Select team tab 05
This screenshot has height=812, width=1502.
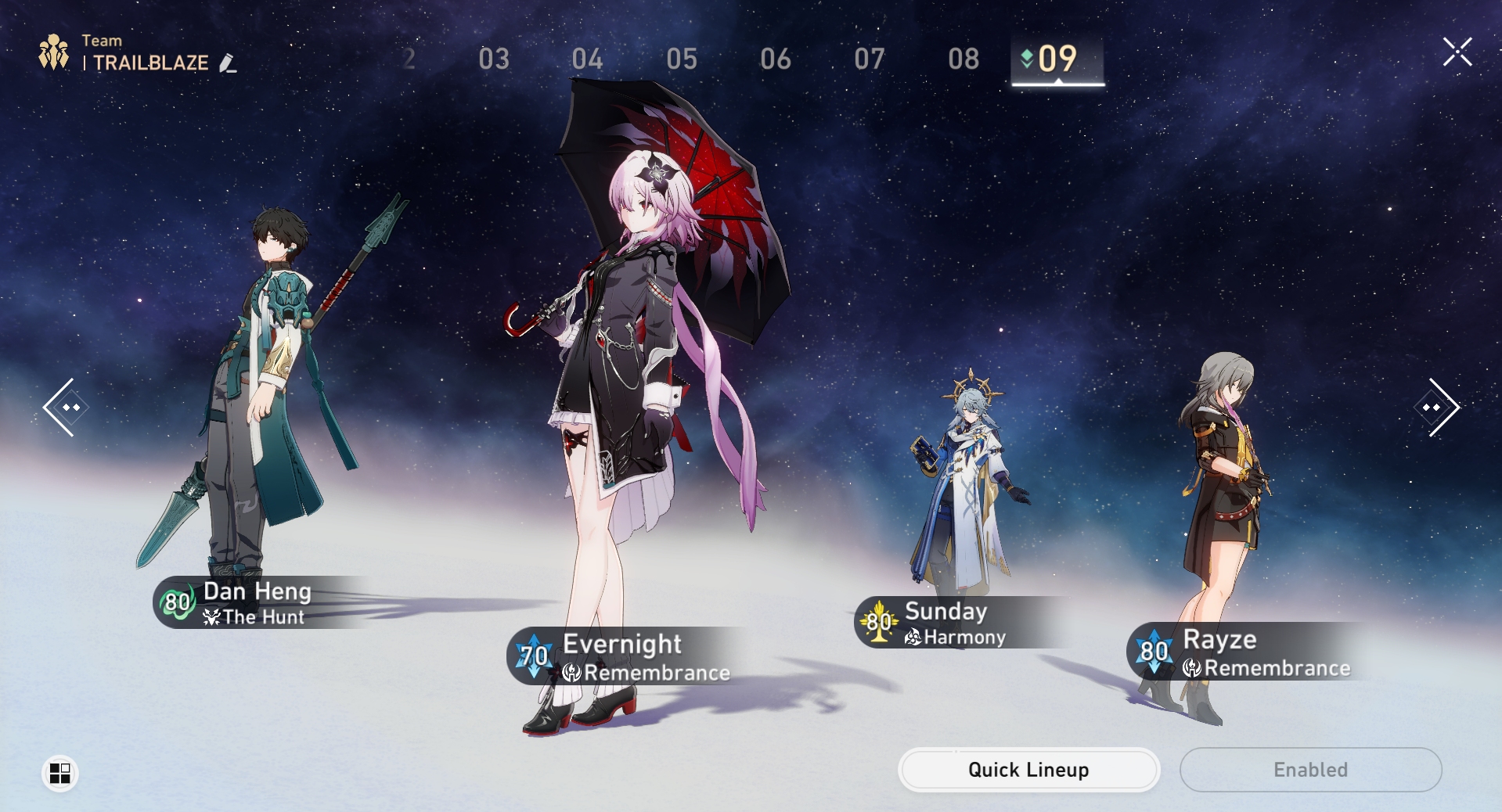pos(682,59)
